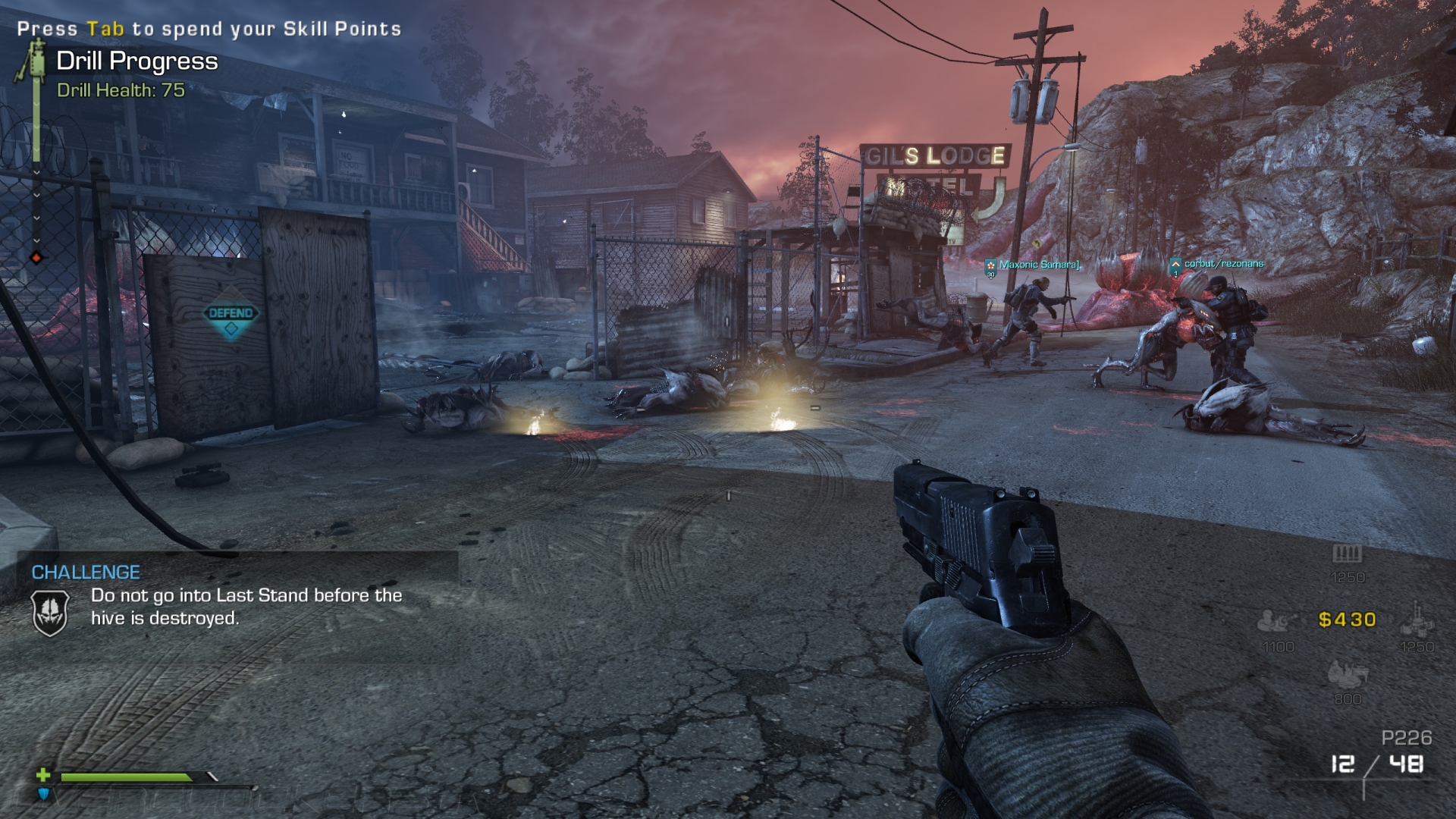Choose the sentry turret ability costing 1100

(x=1276, y=622)
